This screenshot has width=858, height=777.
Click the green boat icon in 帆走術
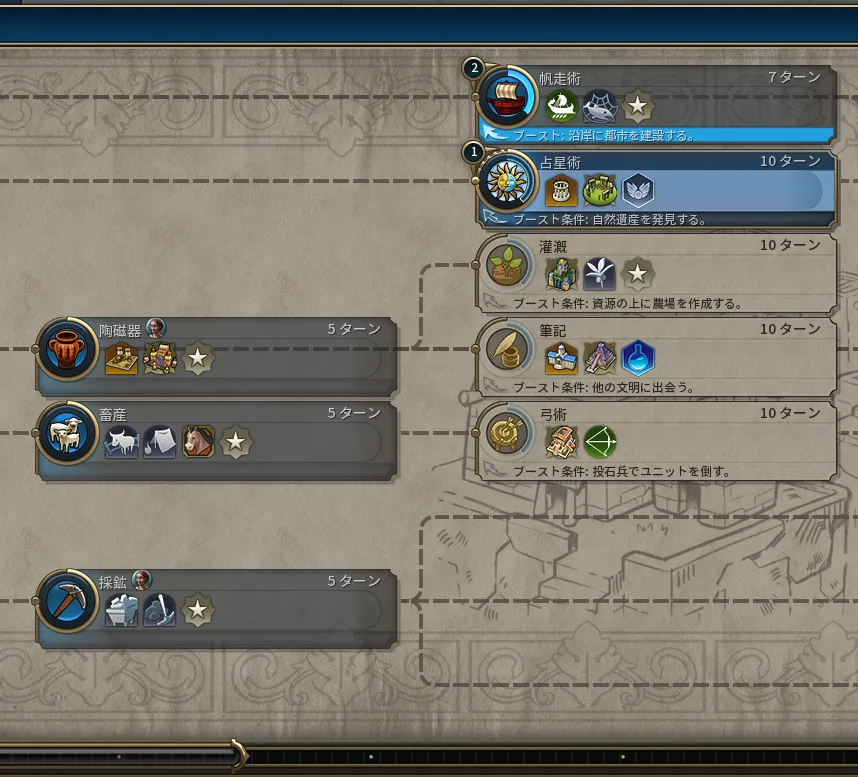tap(561, 105)
